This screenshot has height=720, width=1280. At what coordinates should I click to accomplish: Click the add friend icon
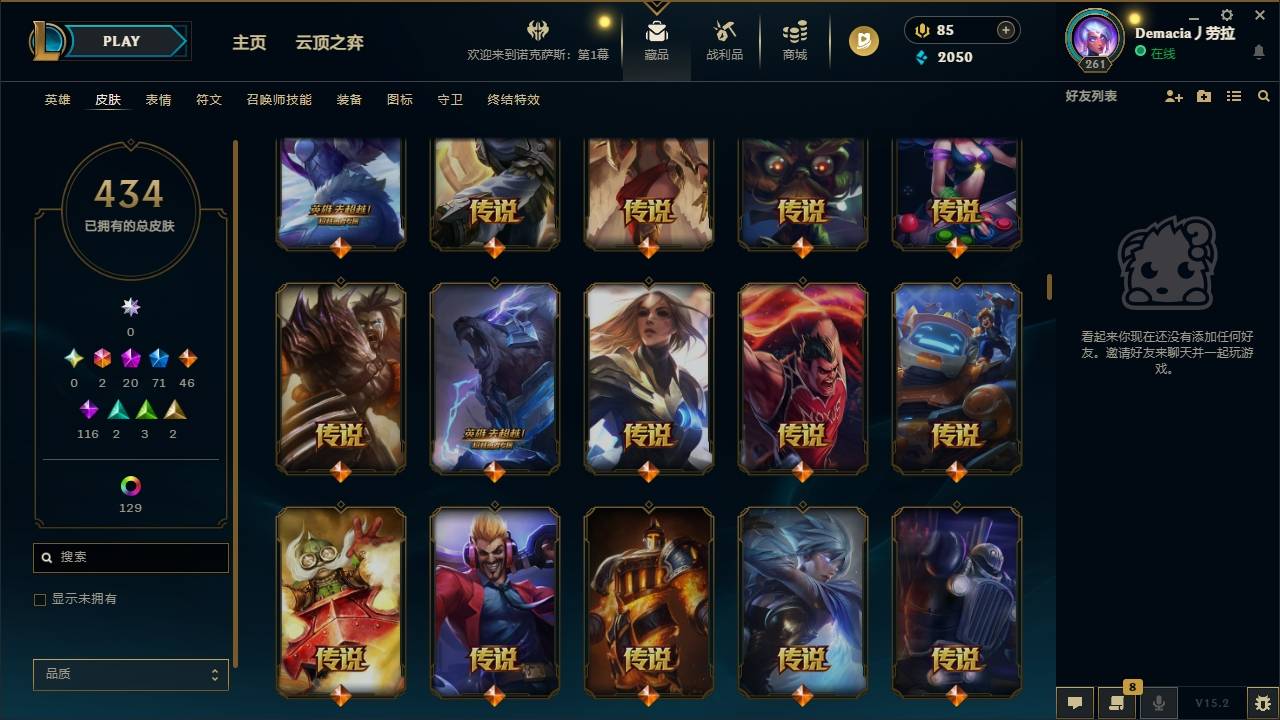(1172, 96)
